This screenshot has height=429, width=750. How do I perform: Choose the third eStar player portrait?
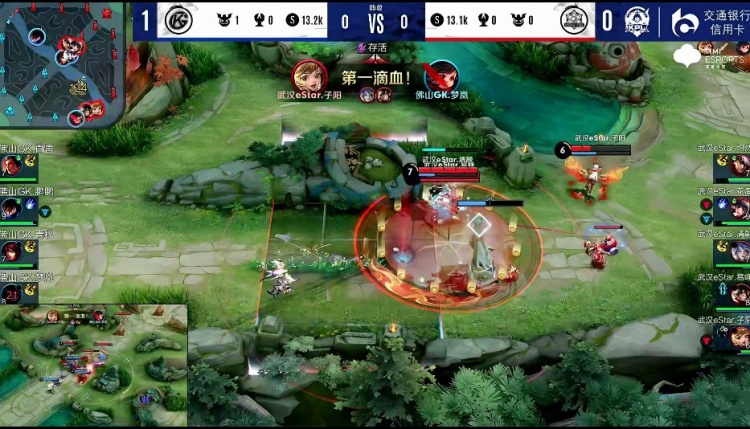point(739,251)
